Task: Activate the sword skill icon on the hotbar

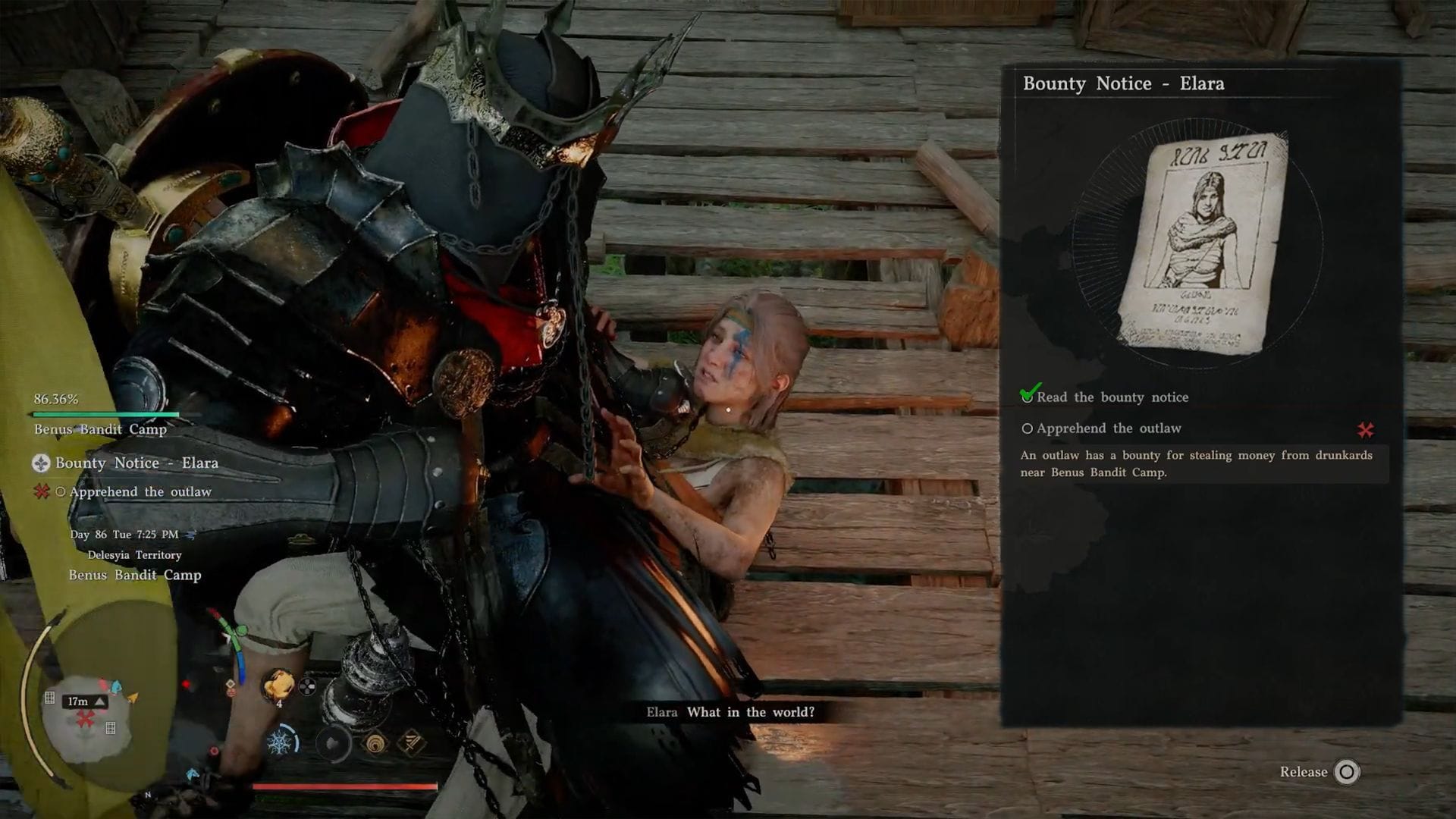Action: 409,742
